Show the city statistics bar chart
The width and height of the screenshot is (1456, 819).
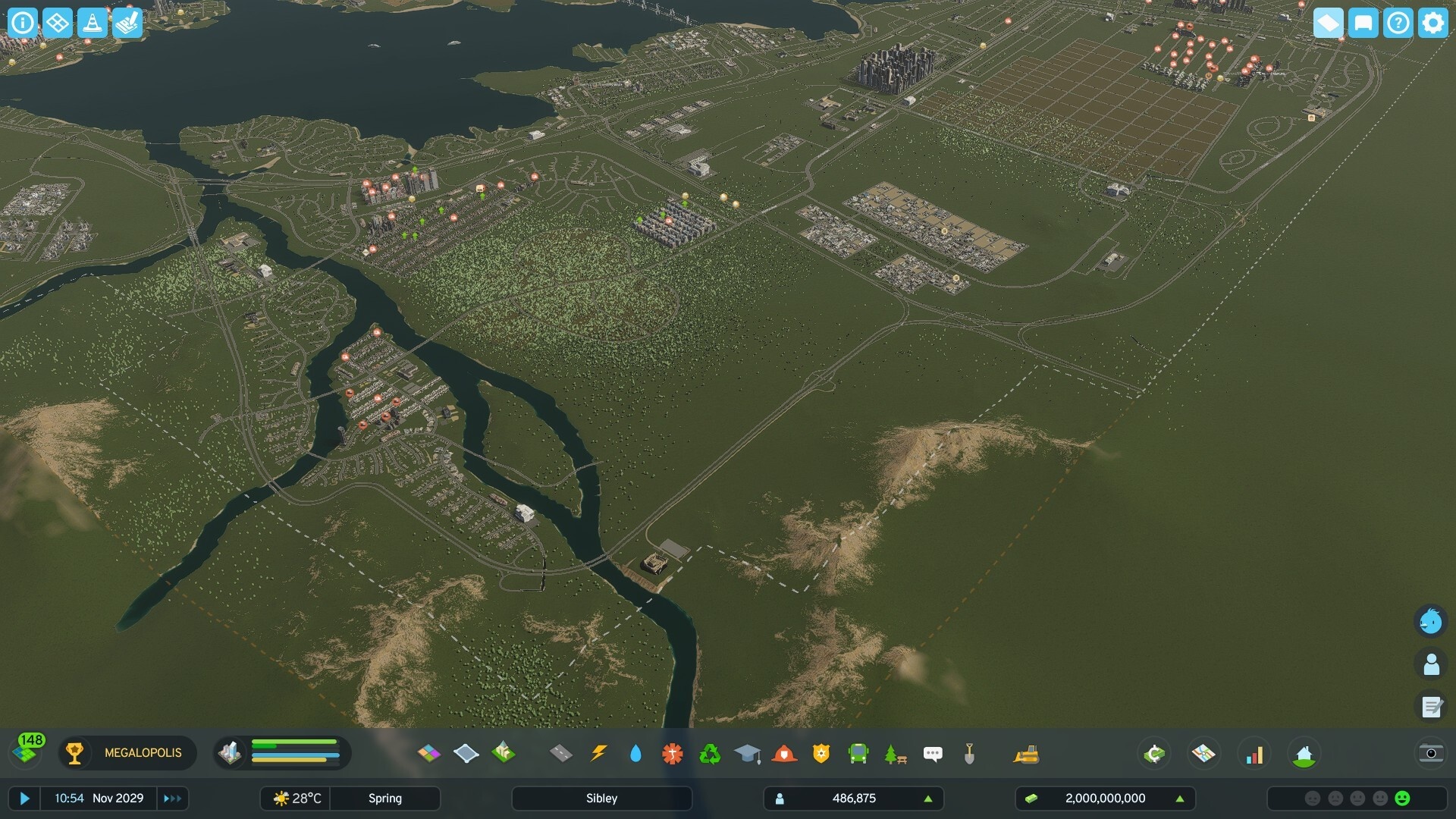[1254, 754]
